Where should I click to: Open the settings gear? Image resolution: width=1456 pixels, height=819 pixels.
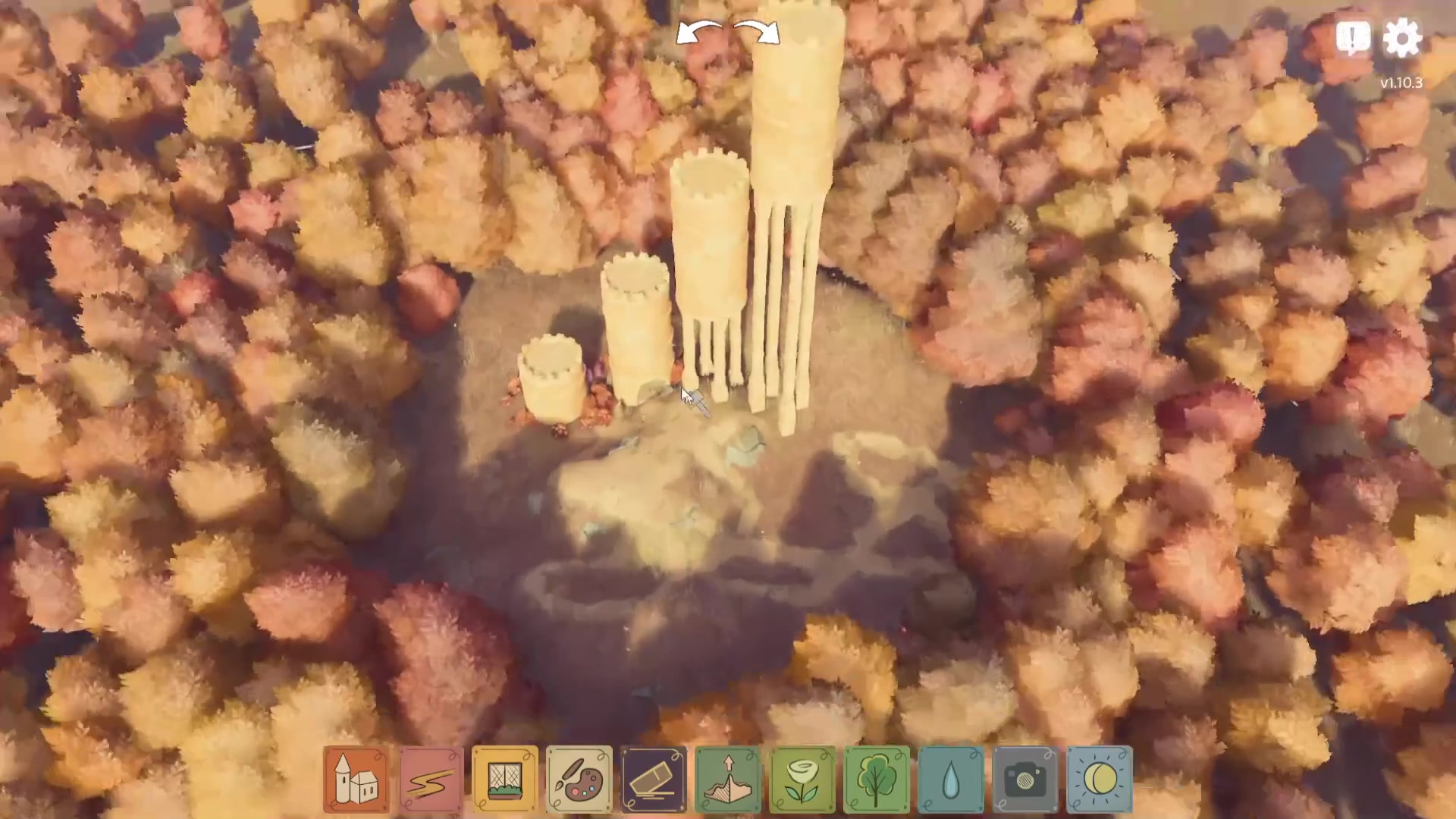1403,37
